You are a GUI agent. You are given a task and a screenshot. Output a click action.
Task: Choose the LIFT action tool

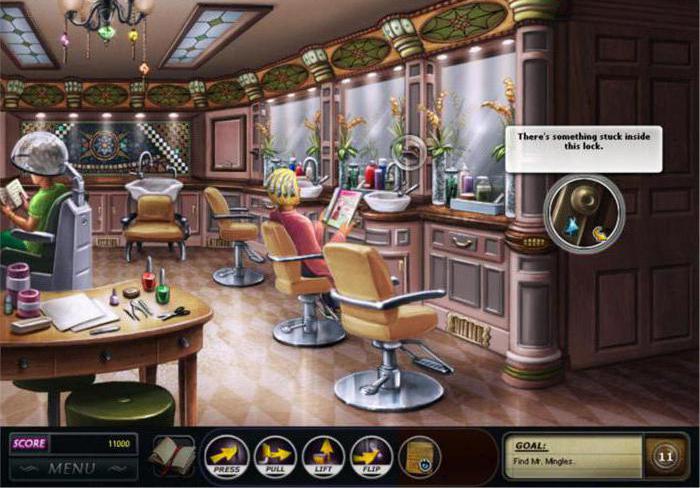click(x=323, y=456)
